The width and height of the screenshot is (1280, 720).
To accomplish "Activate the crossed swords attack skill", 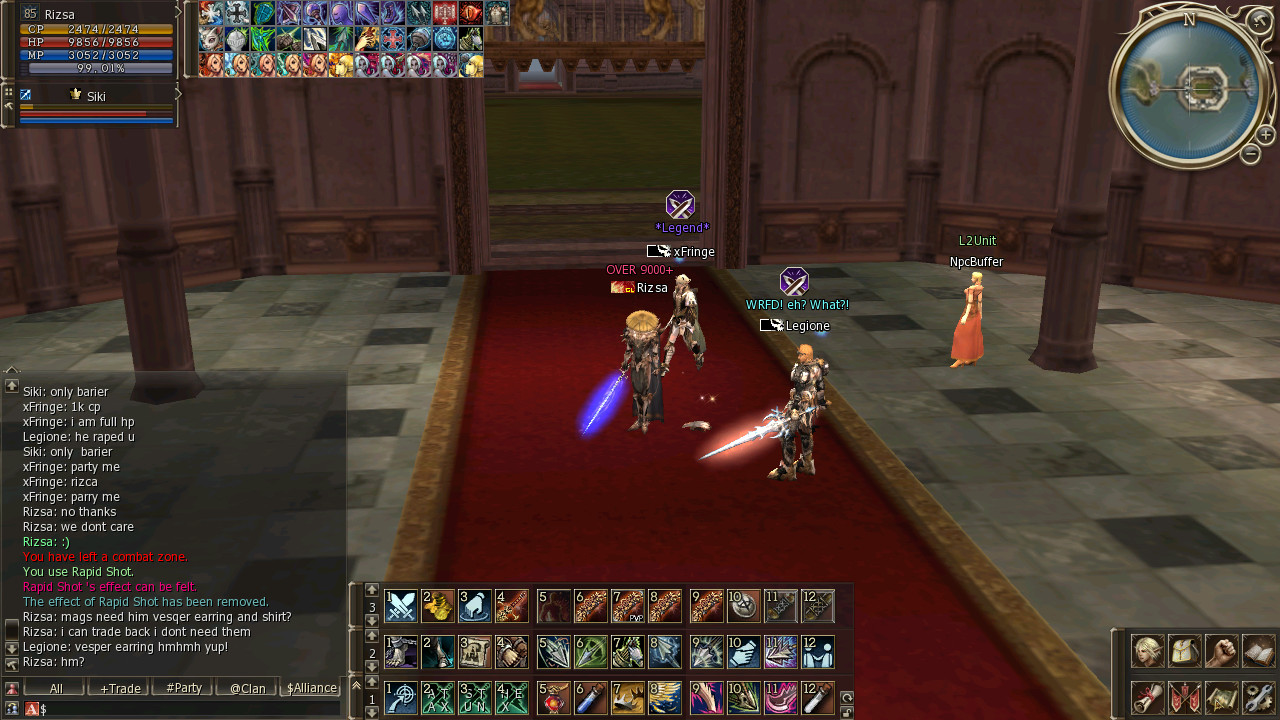I will 401,606.
